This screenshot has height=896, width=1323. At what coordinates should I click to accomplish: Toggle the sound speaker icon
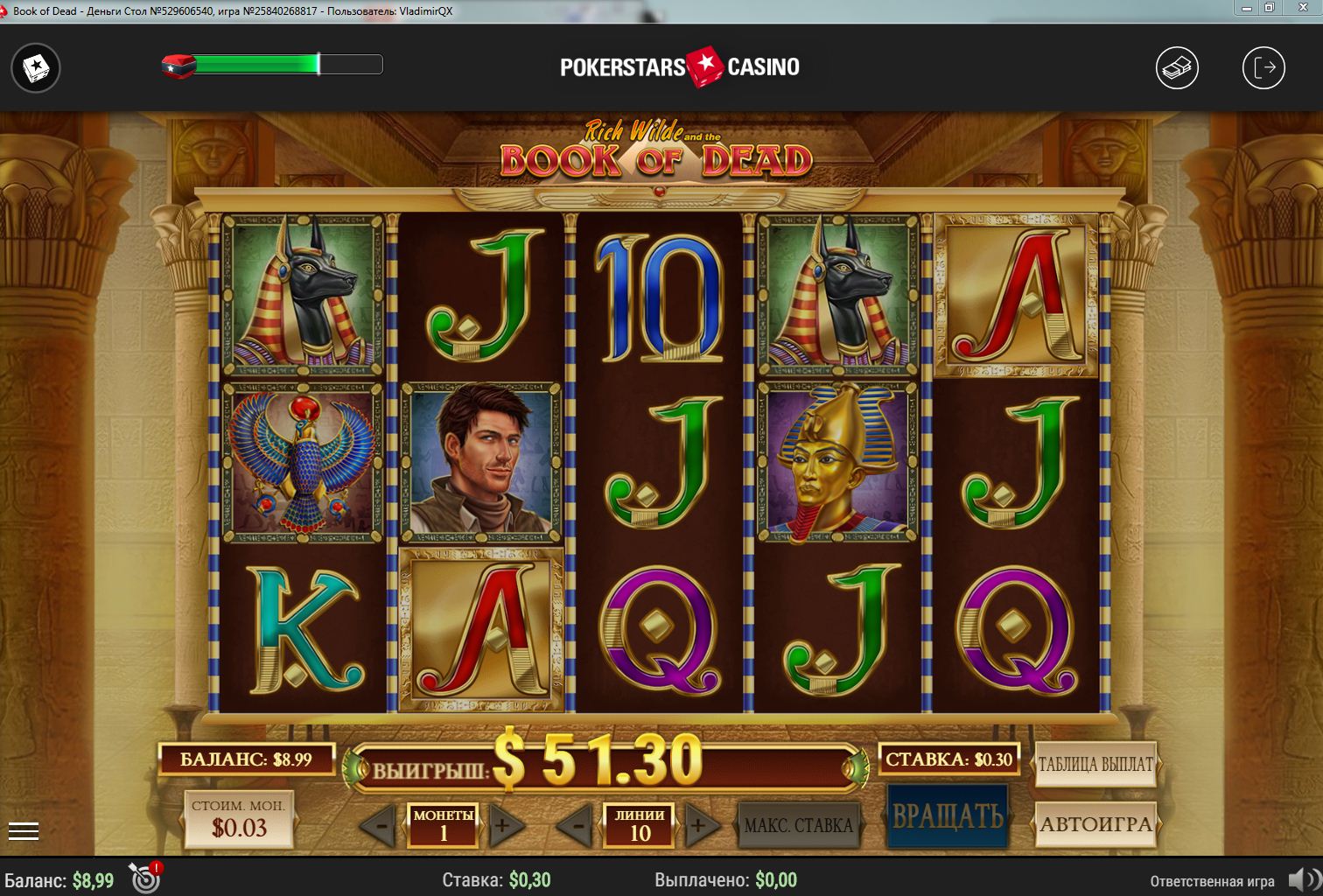pos(1303,879)
